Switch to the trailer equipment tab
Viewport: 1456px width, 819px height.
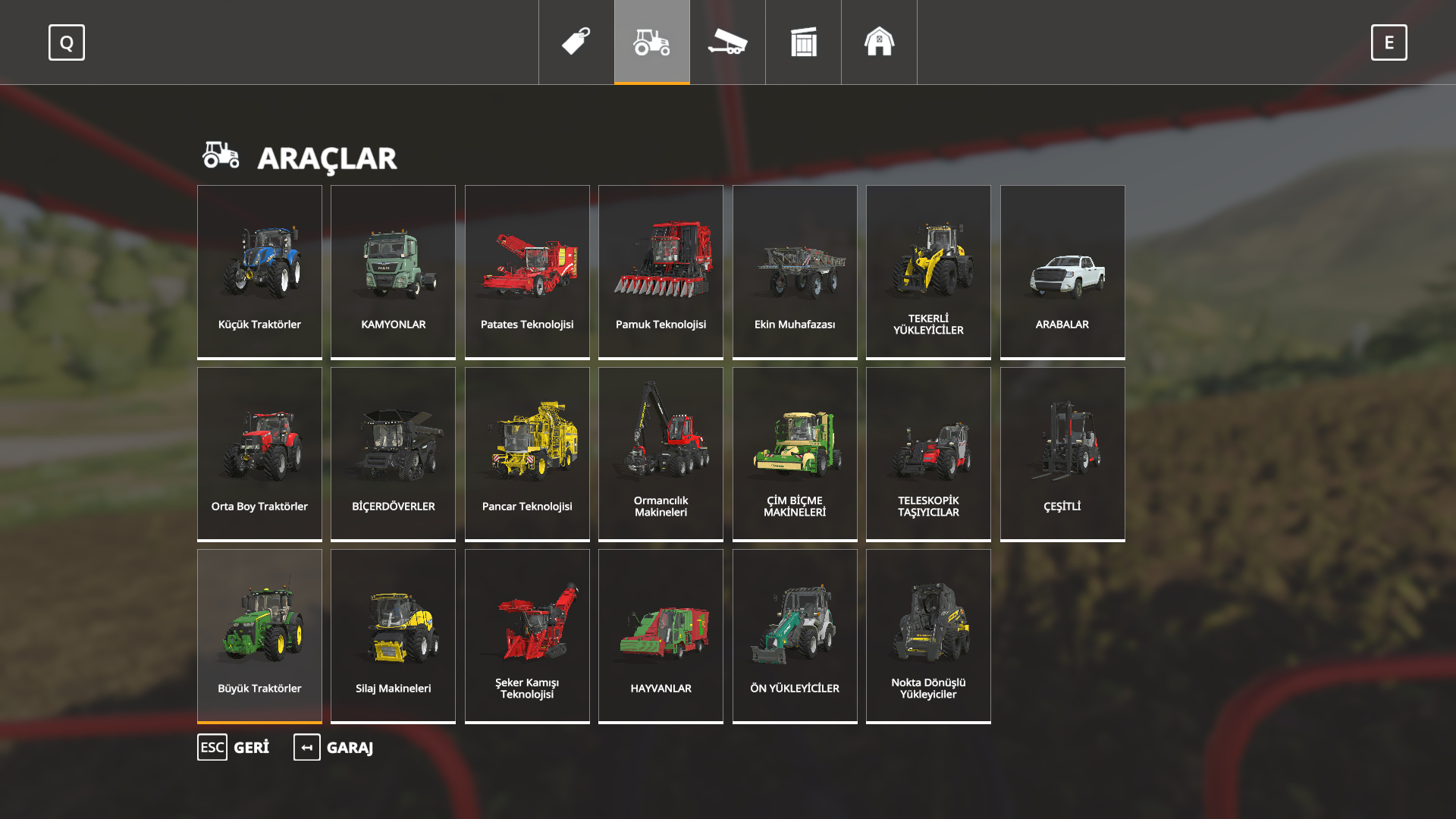pyautogui.click(x=728, y=42)
